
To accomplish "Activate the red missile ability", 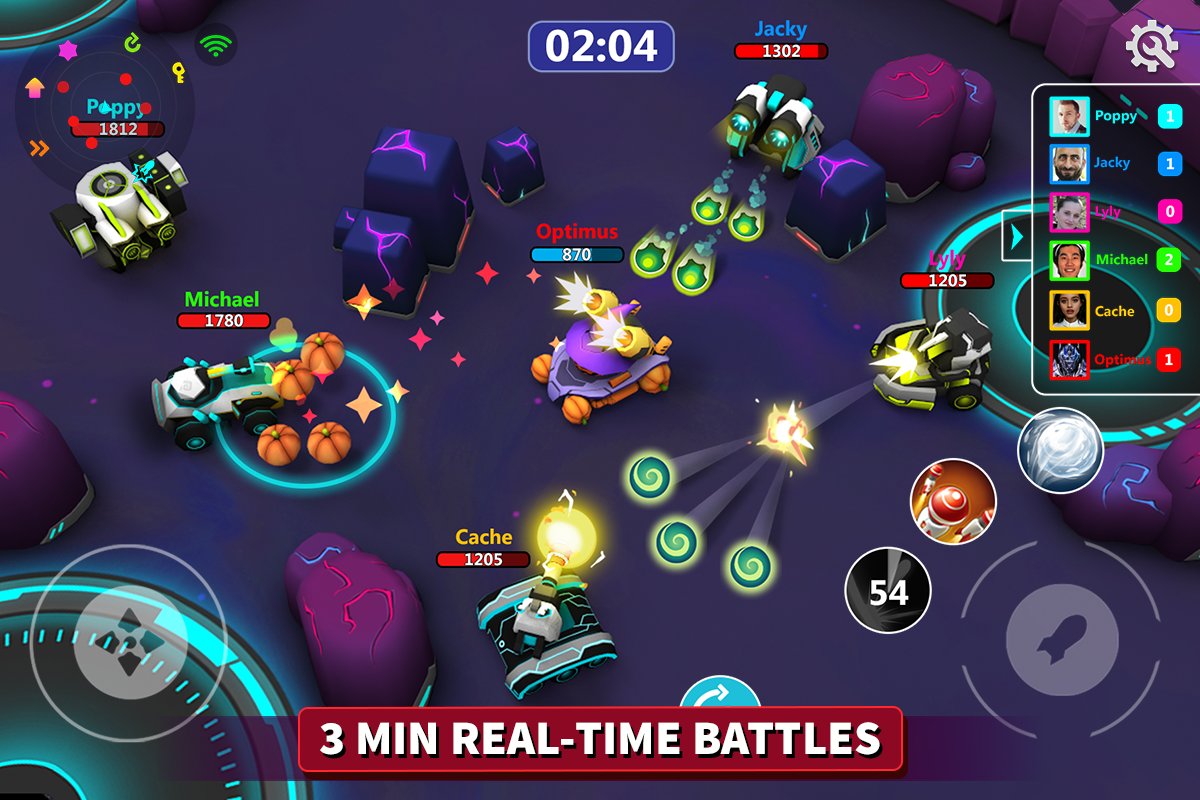I will 952,501.
